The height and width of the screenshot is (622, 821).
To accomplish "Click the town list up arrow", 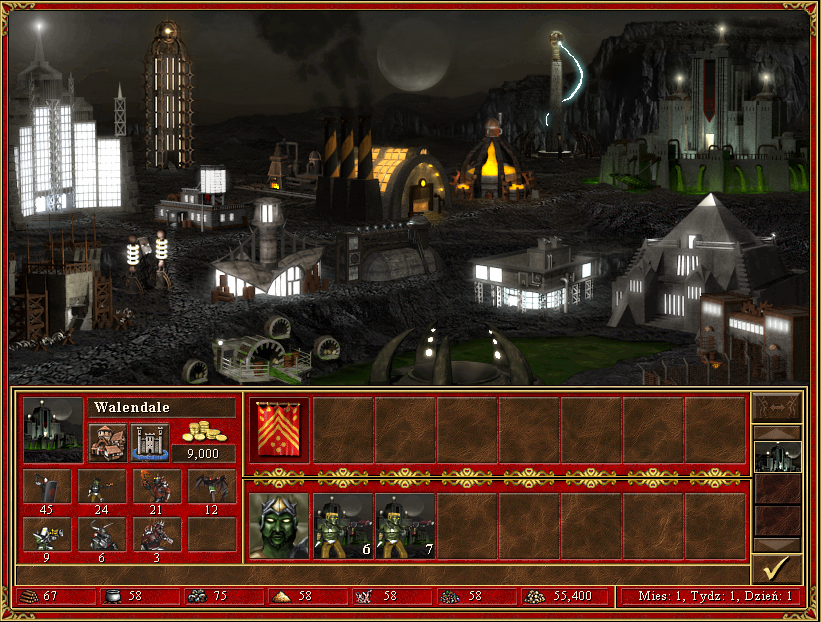I will (777, 432).
